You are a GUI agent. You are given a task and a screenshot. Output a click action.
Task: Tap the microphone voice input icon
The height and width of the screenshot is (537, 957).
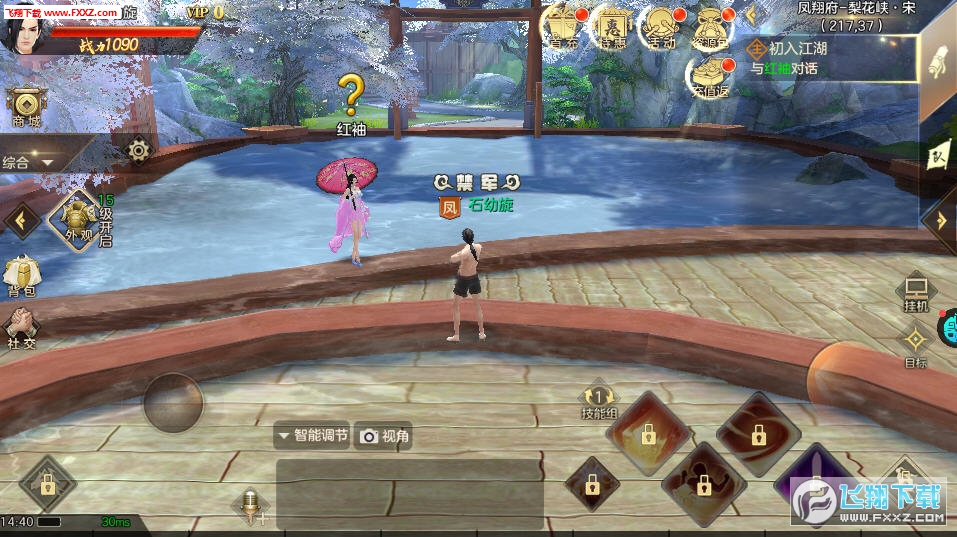pos(250,505)
